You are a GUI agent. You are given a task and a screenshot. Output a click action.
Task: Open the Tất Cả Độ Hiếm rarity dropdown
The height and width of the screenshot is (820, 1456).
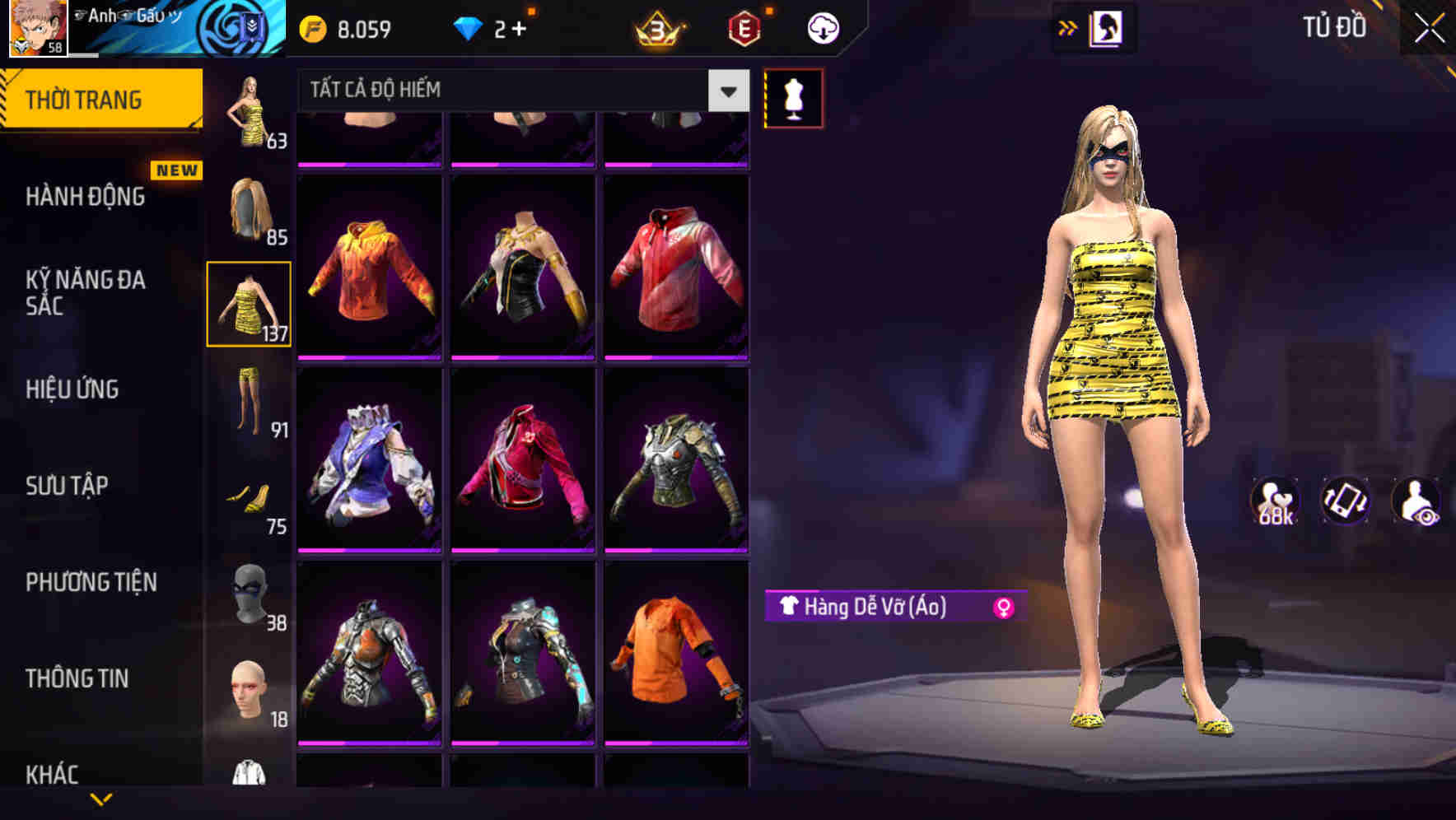pyautogui.click(x=511, y=90)
